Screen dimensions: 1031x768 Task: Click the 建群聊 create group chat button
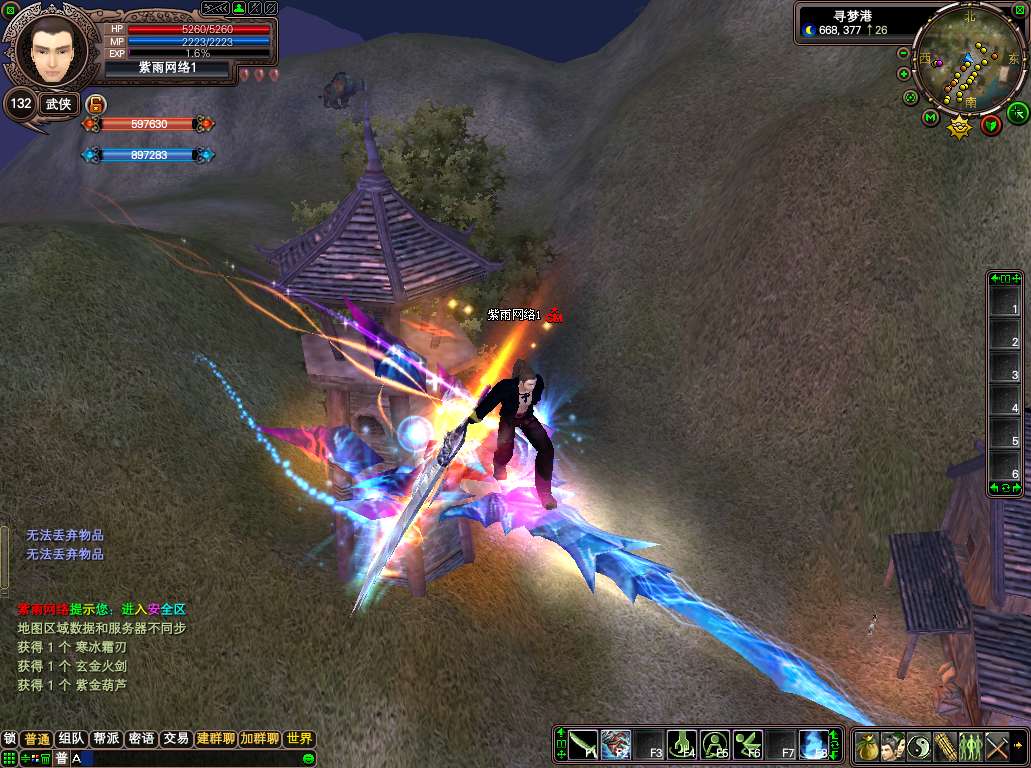215,739
